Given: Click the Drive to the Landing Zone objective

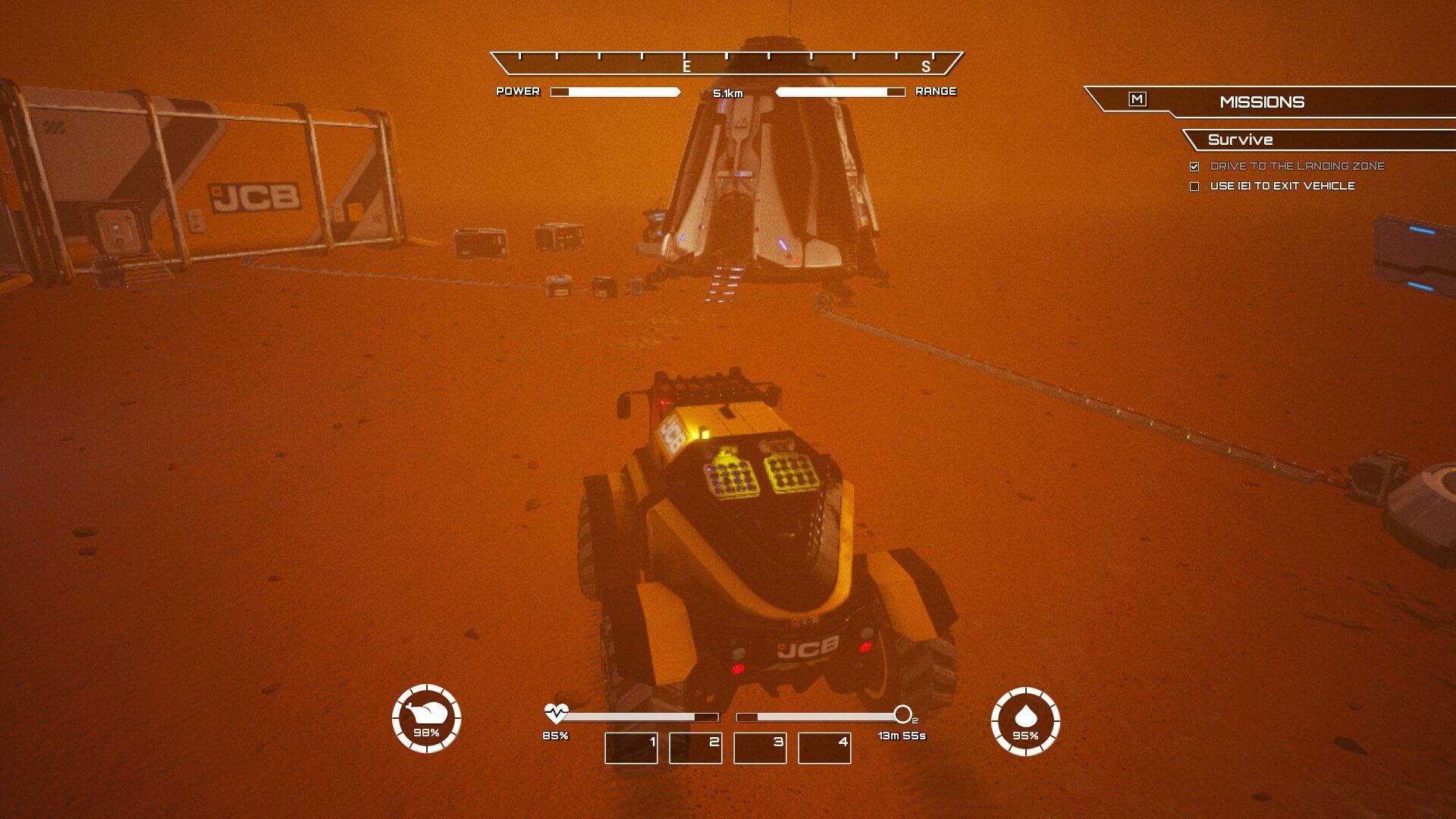Looking at the screenshot, I should click(1297, 166).
